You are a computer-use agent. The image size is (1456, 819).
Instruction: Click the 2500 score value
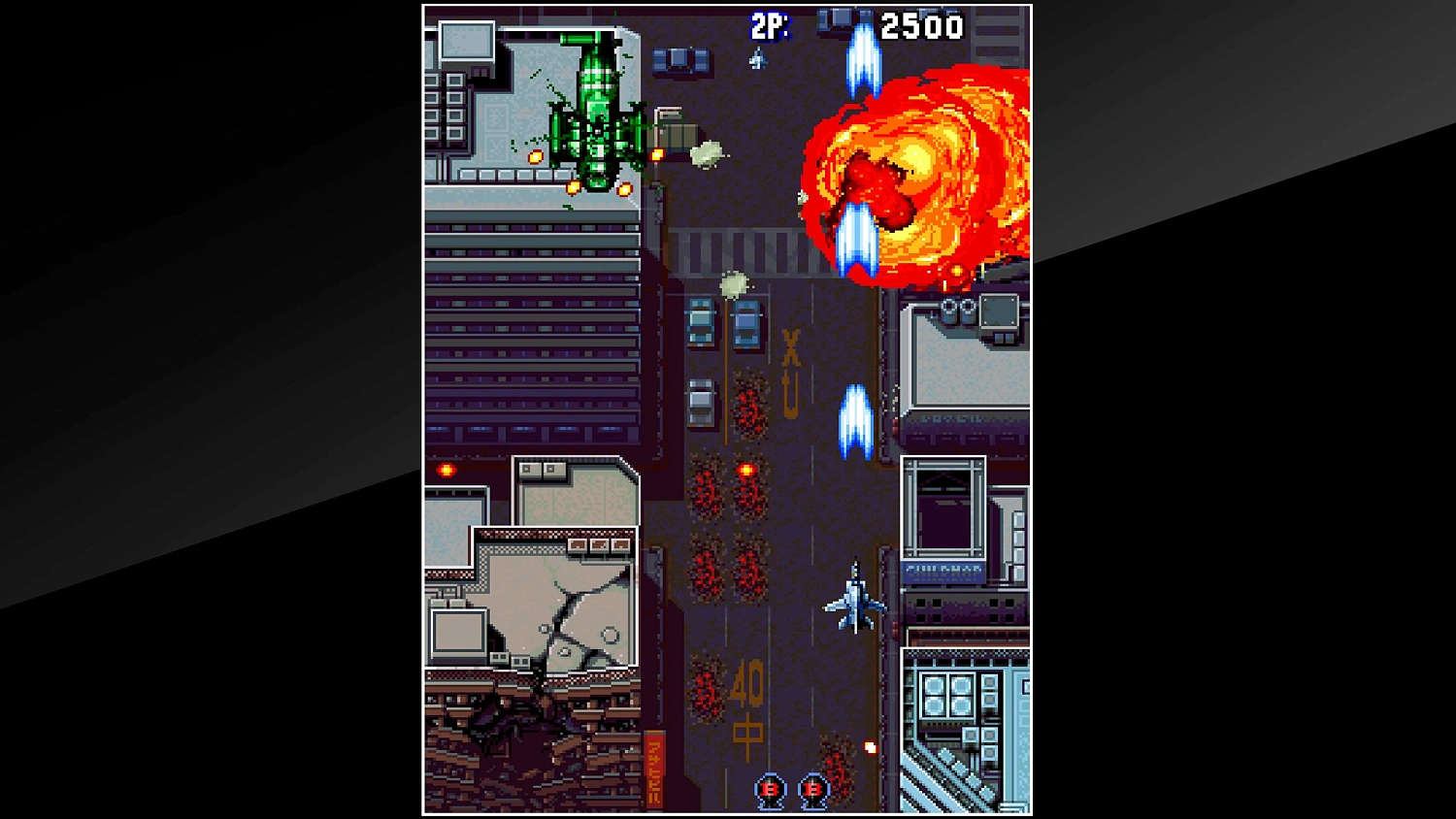click(x=920, y=27)
